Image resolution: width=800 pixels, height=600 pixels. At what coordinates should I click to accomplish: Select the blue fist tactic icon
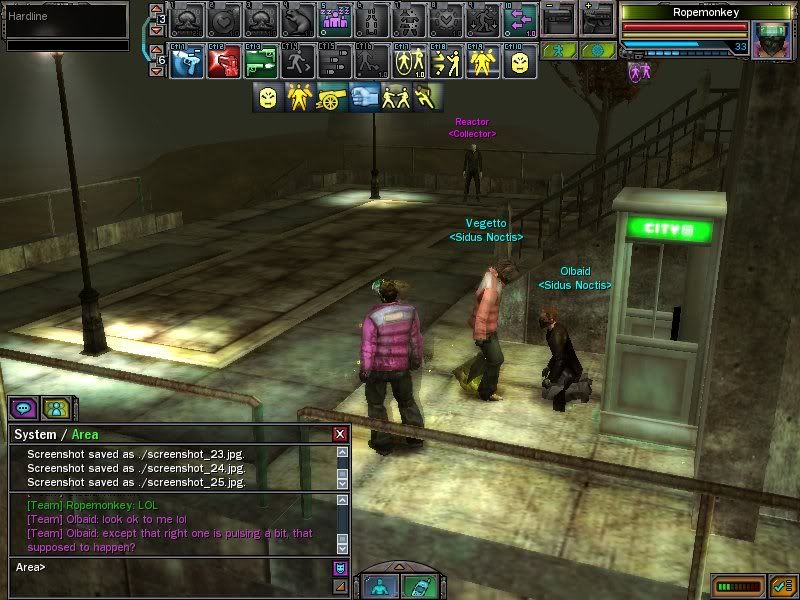pyautogui.click(x=365, y=97)
